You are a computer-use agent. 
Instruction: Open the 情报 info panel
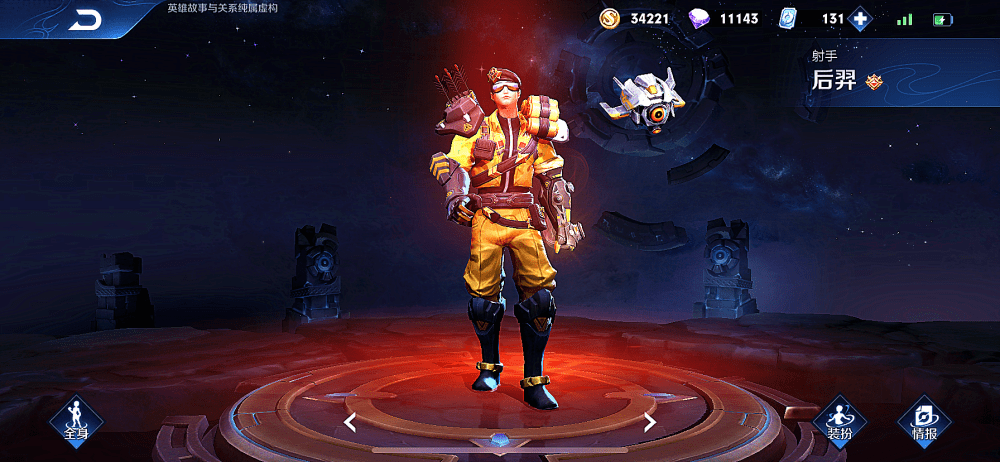tap(924, 421)
